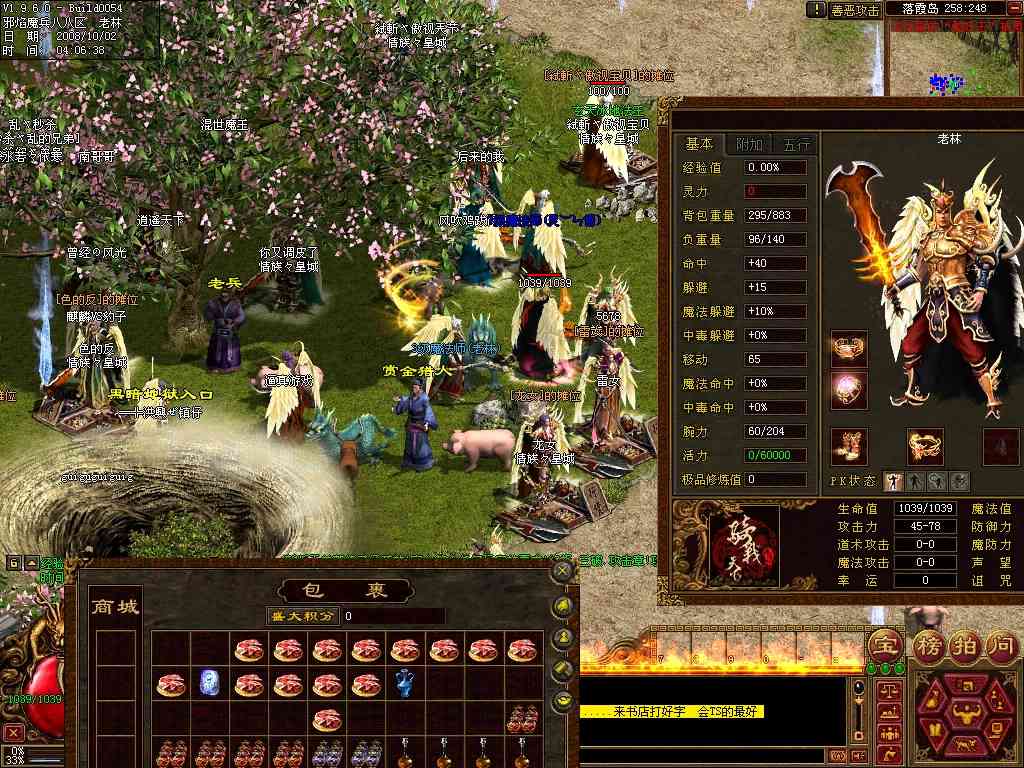The image size is (1024, 768).
Task: Choose the first PK状态 mode icon
Action: [894, 482]
